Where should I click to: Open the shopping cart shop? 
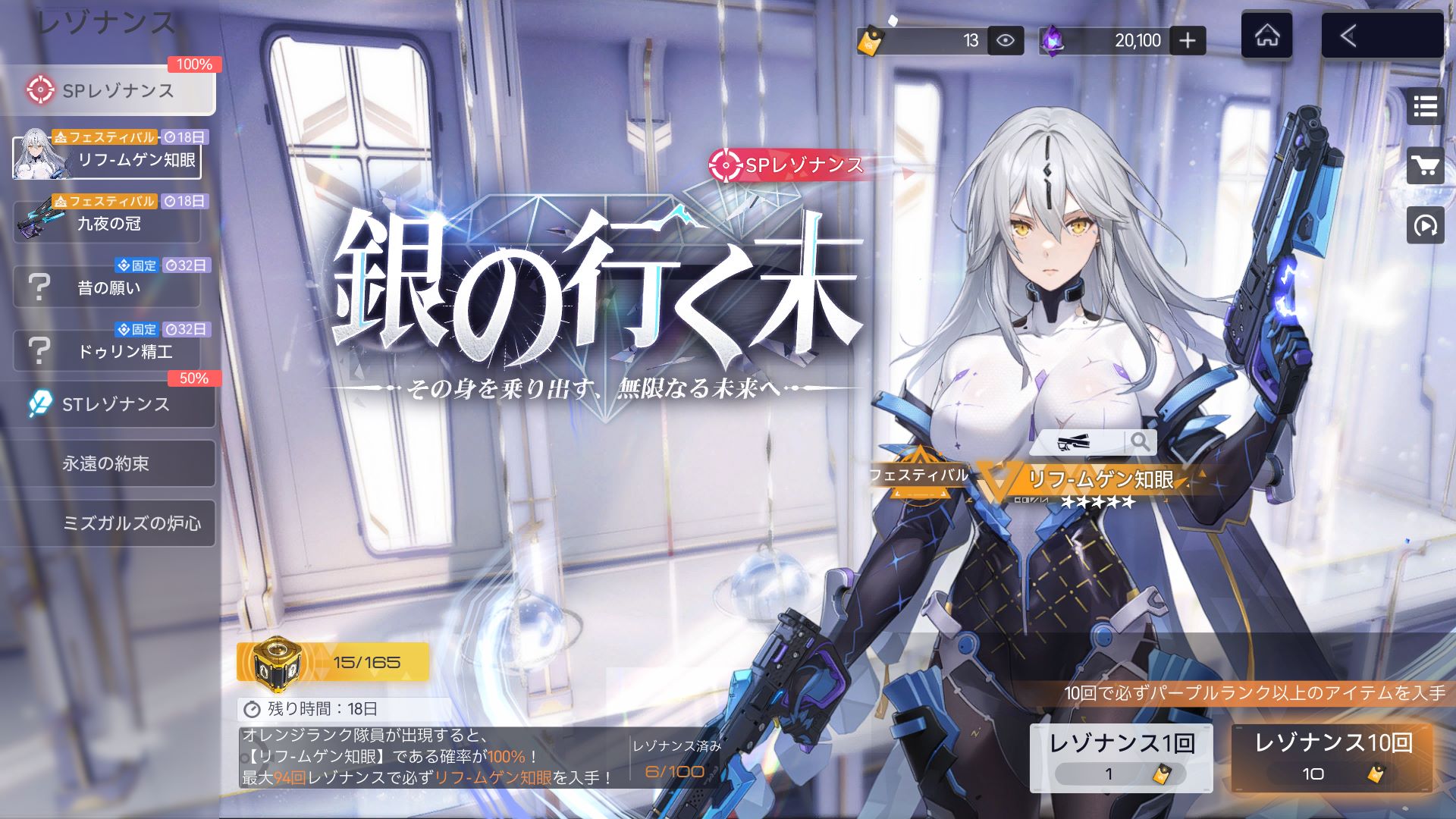click(x=1425, y=165)
